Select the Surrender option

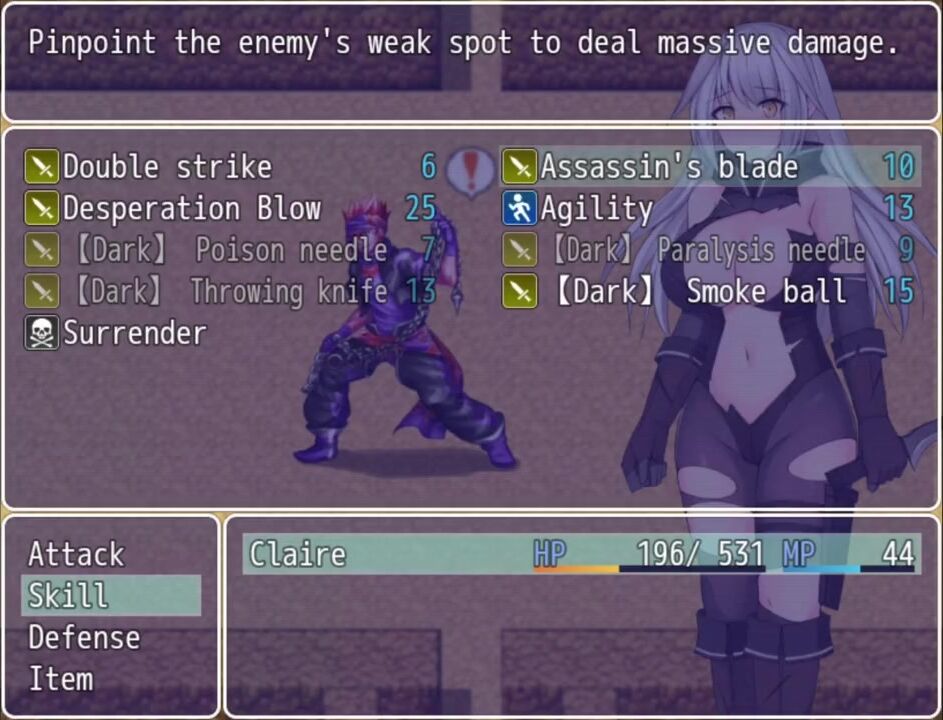point(135,334)
